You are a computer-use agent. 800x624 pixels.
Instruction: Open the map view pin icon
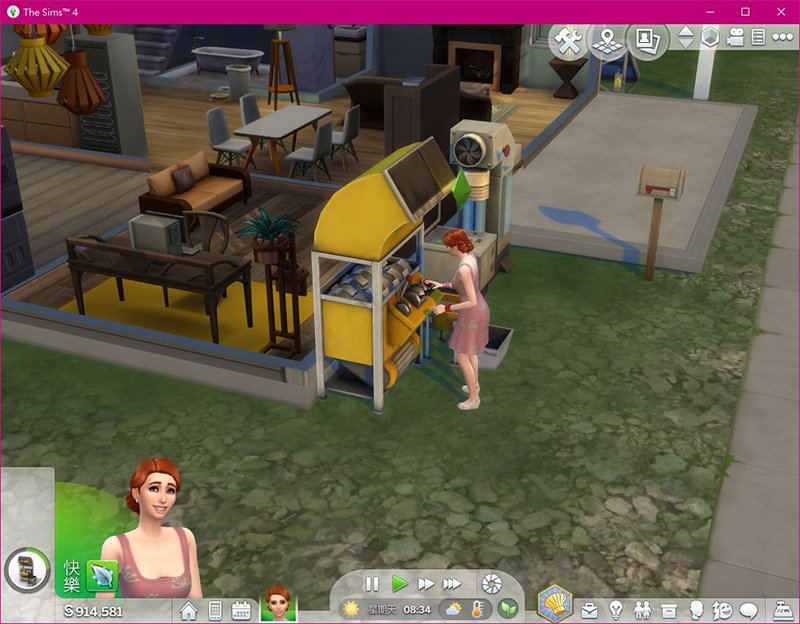(607, 41)
